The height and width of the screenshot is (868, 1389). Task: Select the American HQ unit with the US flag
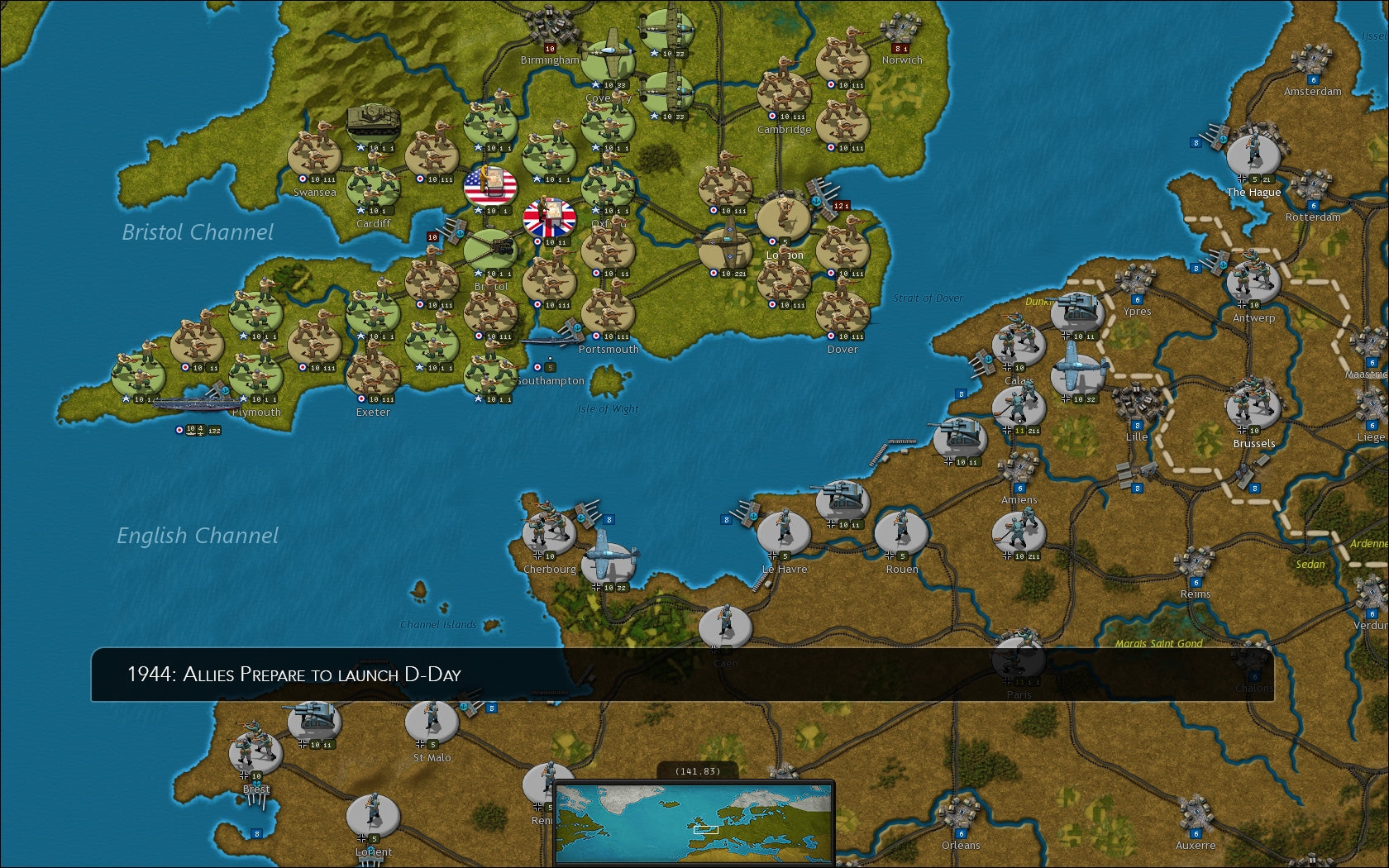[x=490, y=186]
